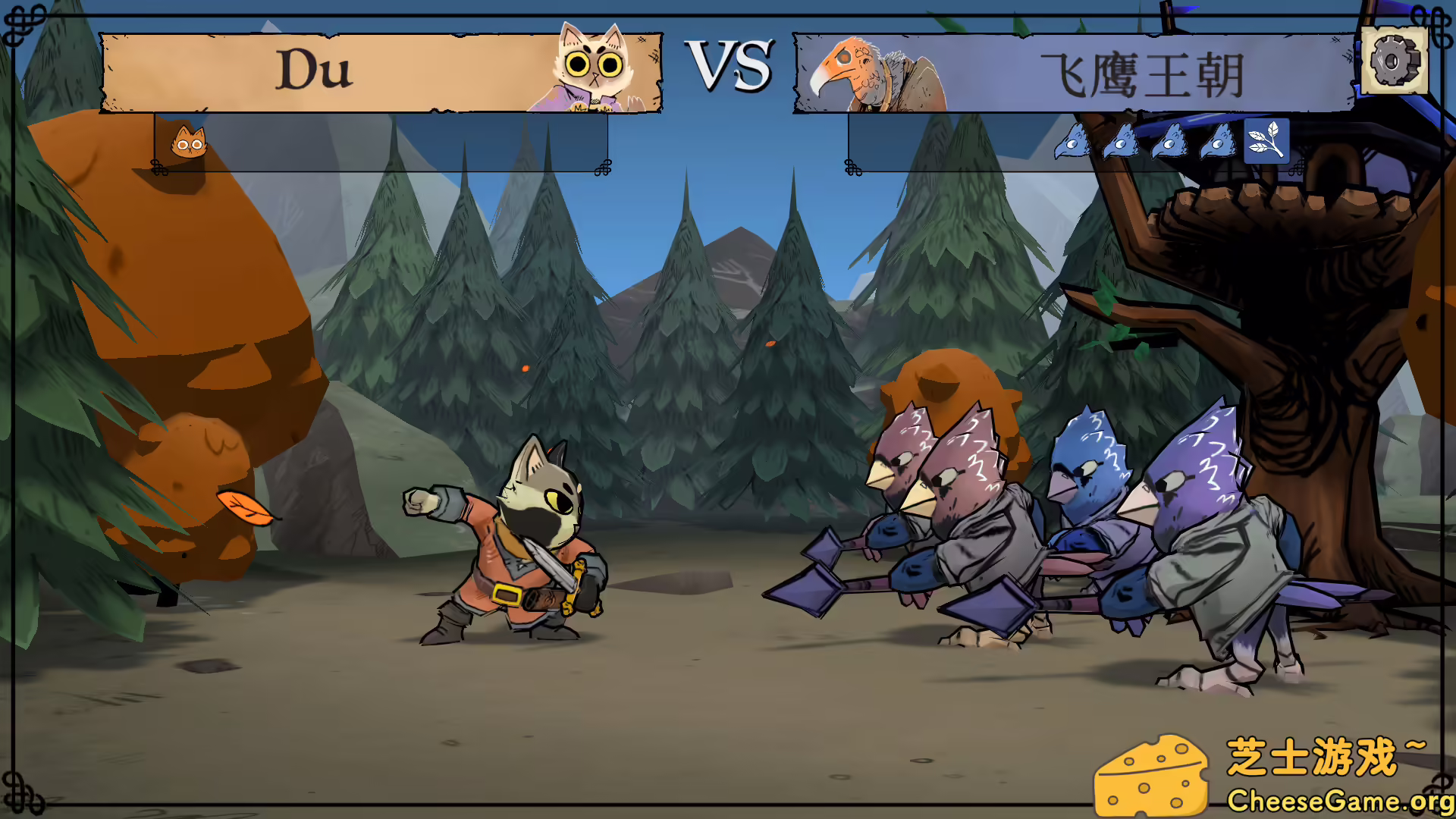Select the white leaf card icon
This screenshot has height=819, width=1456.
click(1266, 141)
